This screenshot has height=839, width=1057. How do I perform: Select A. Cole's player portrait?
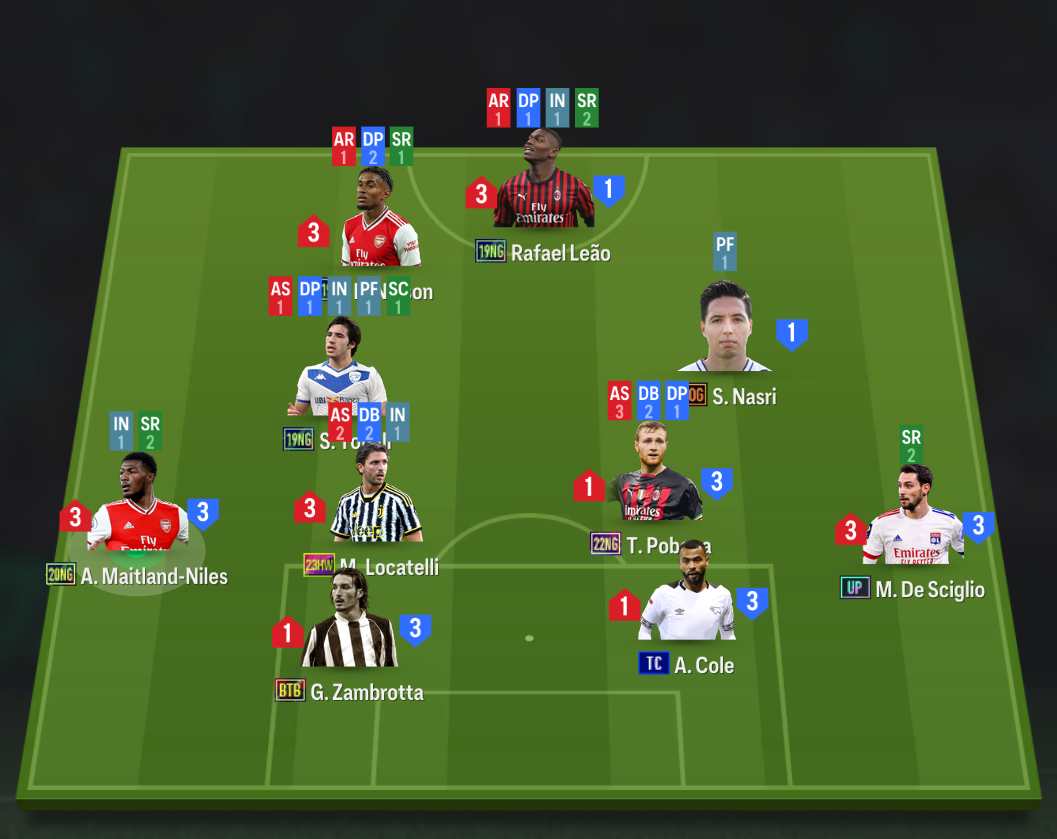687,596
